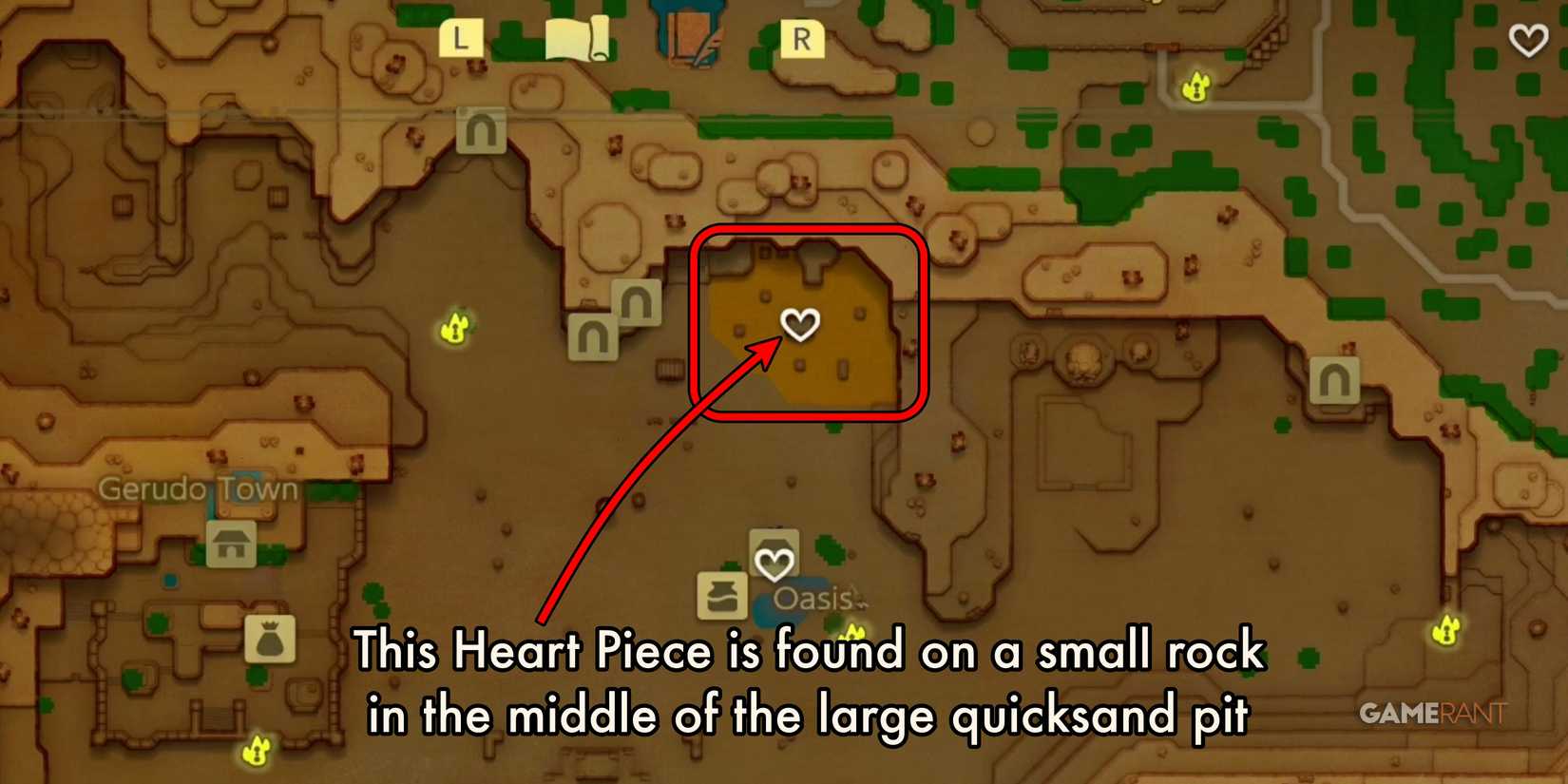
Task: Click the heart marker above the Oasis label
Action: point(774,561)
